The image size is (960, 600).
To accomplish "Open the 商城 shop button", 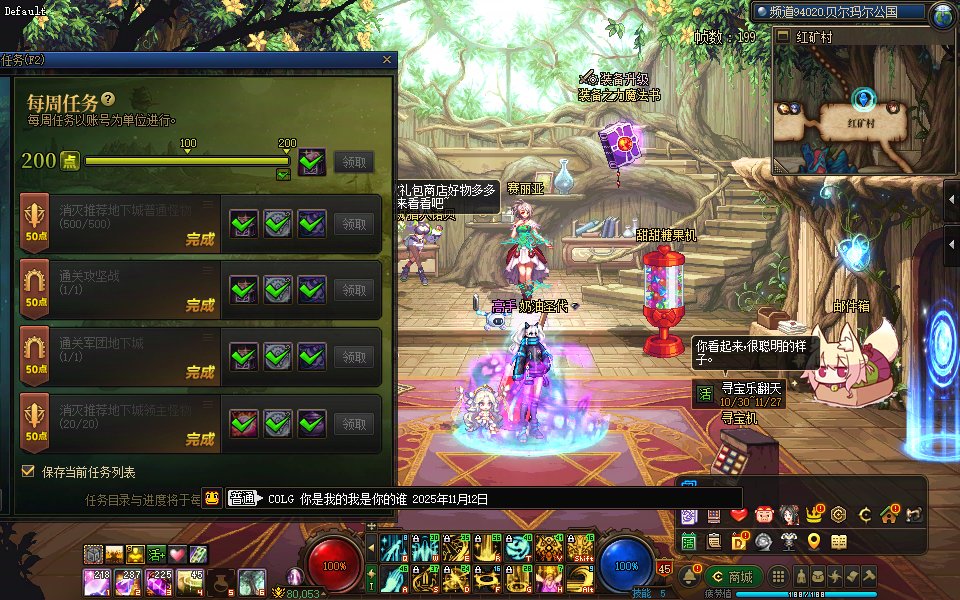I will (x=732, y=577).
